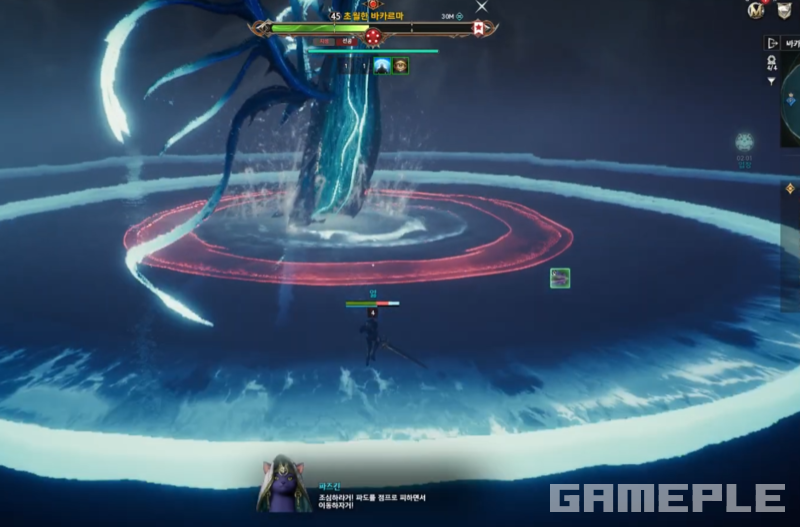This screenshot has height=527, width=800.
Task: Click the exit arrow button beside the minimap
Action: [772, 43]
